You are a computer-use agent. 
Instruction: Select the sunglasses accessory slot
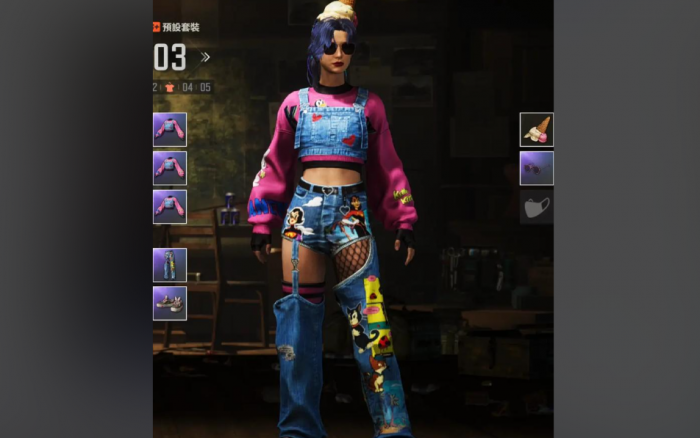point(536,168)
